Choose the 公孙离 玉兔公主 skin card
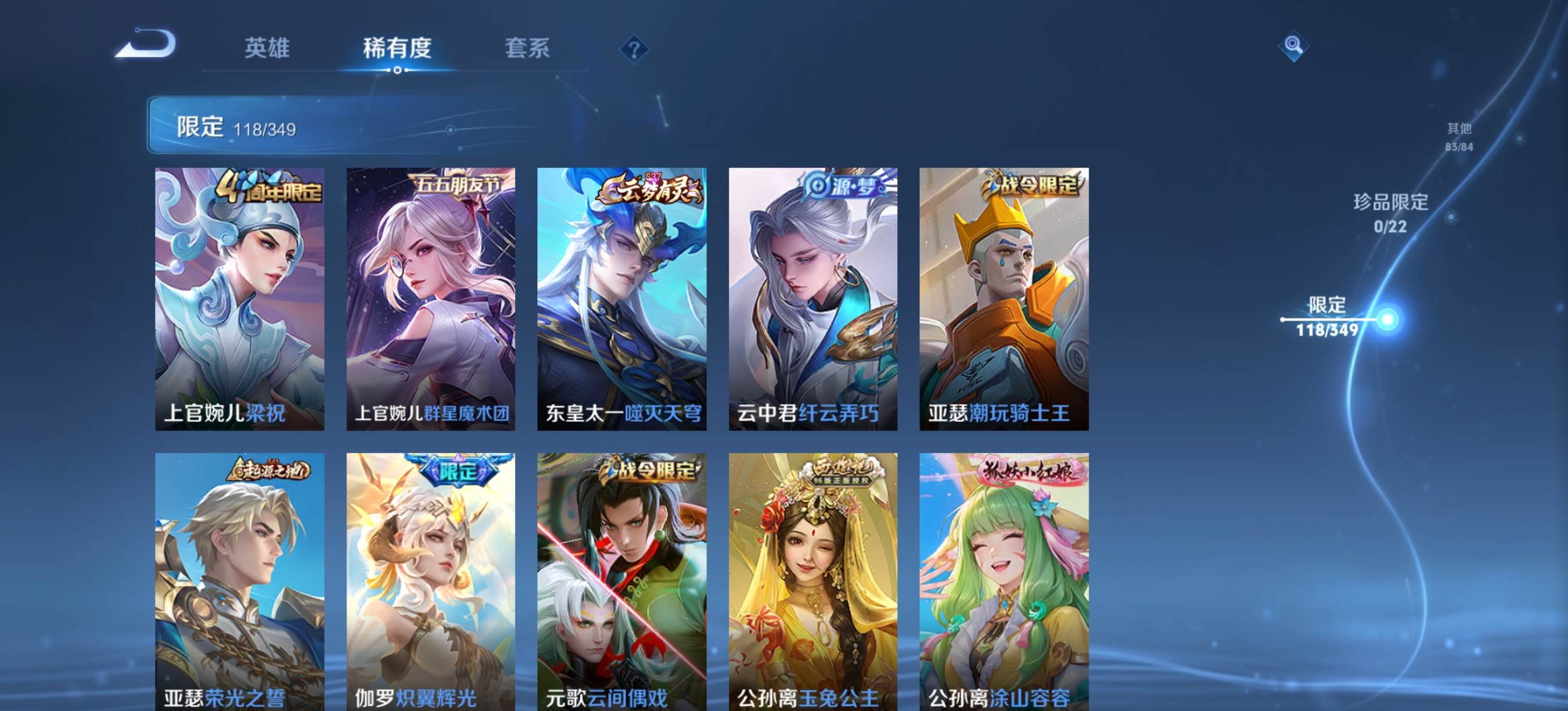Image resolution: width=1568 pixels, height=711 pixels. coord(812,581)
